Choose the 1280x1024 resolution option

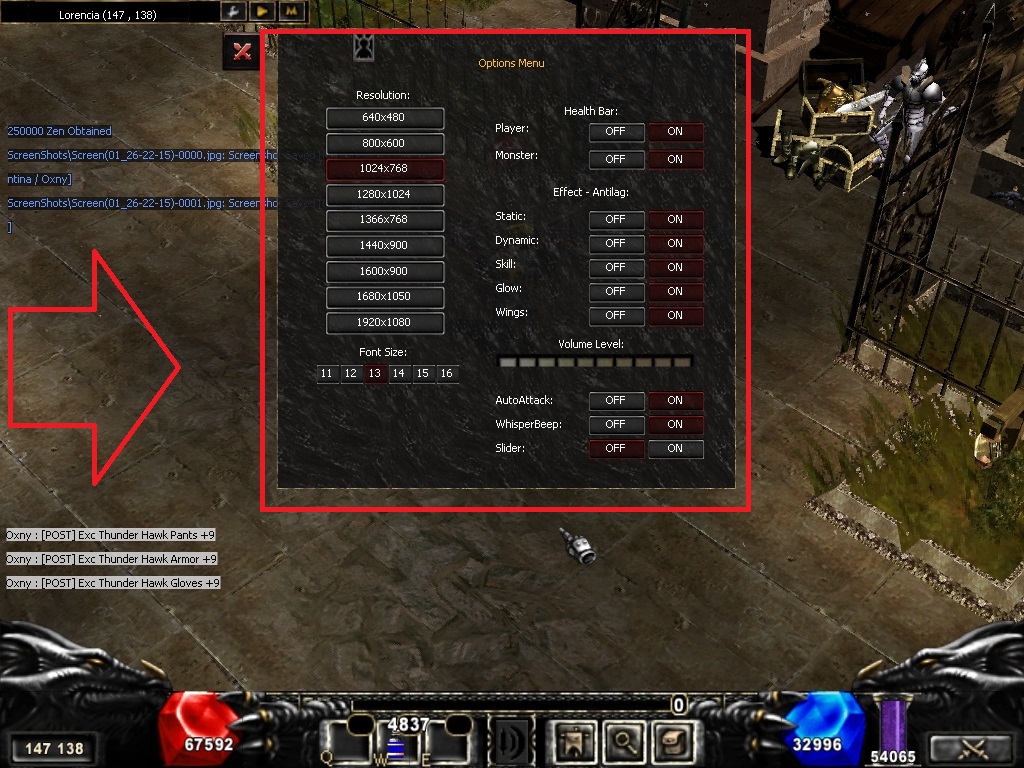385,194
